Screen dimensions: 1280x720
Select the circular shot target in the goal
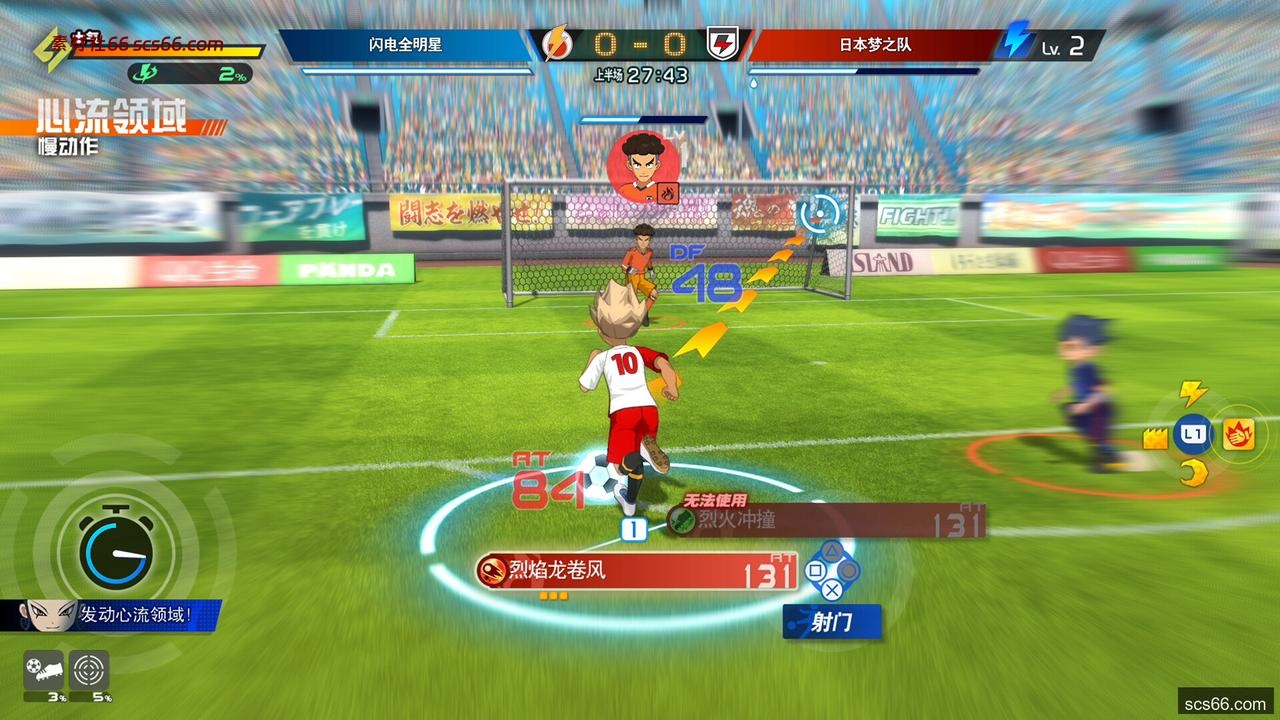(820, 212)
